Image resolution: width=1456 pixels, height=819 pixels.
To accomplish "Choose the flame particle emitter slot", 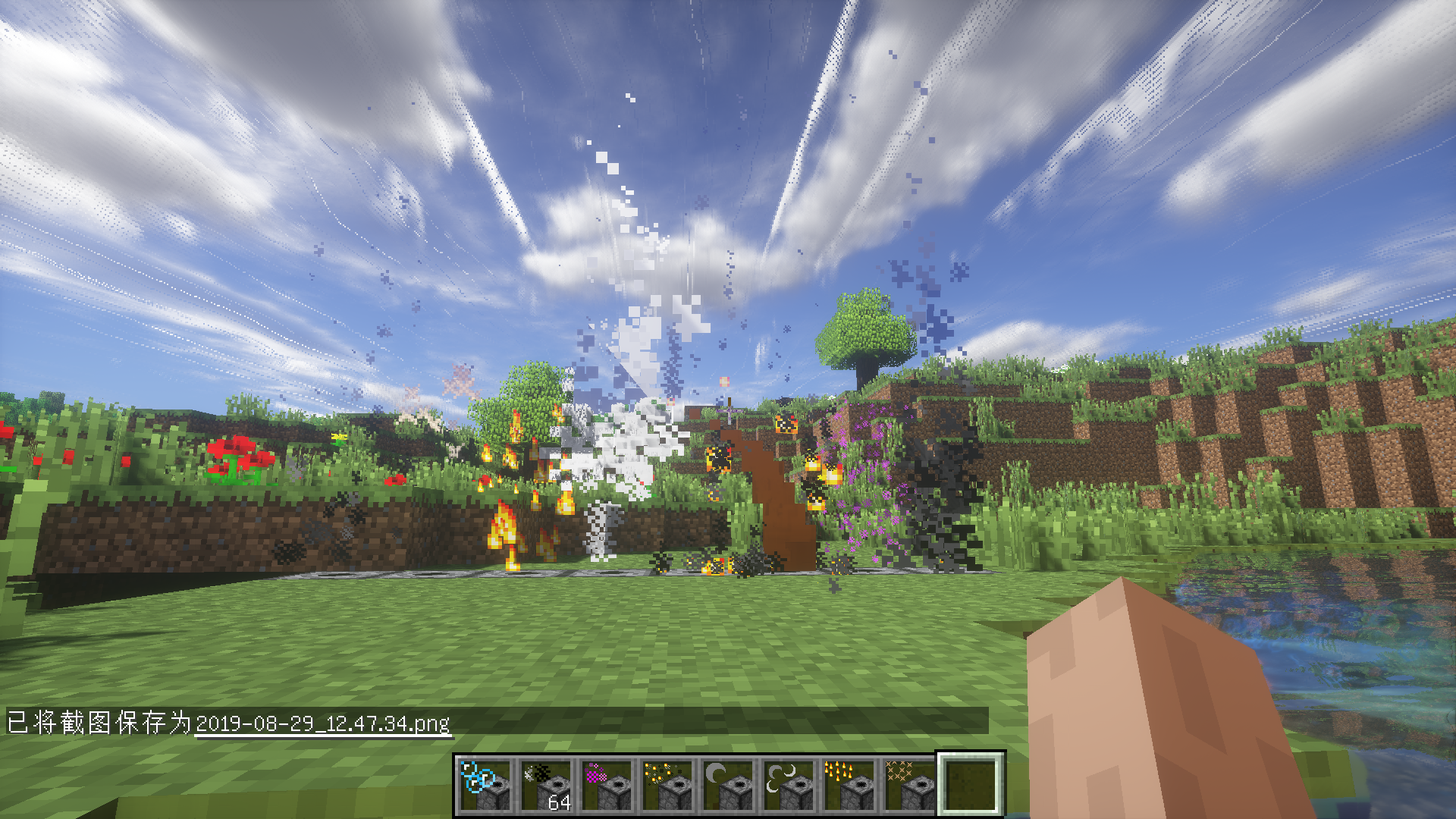I will click(850, 786).
